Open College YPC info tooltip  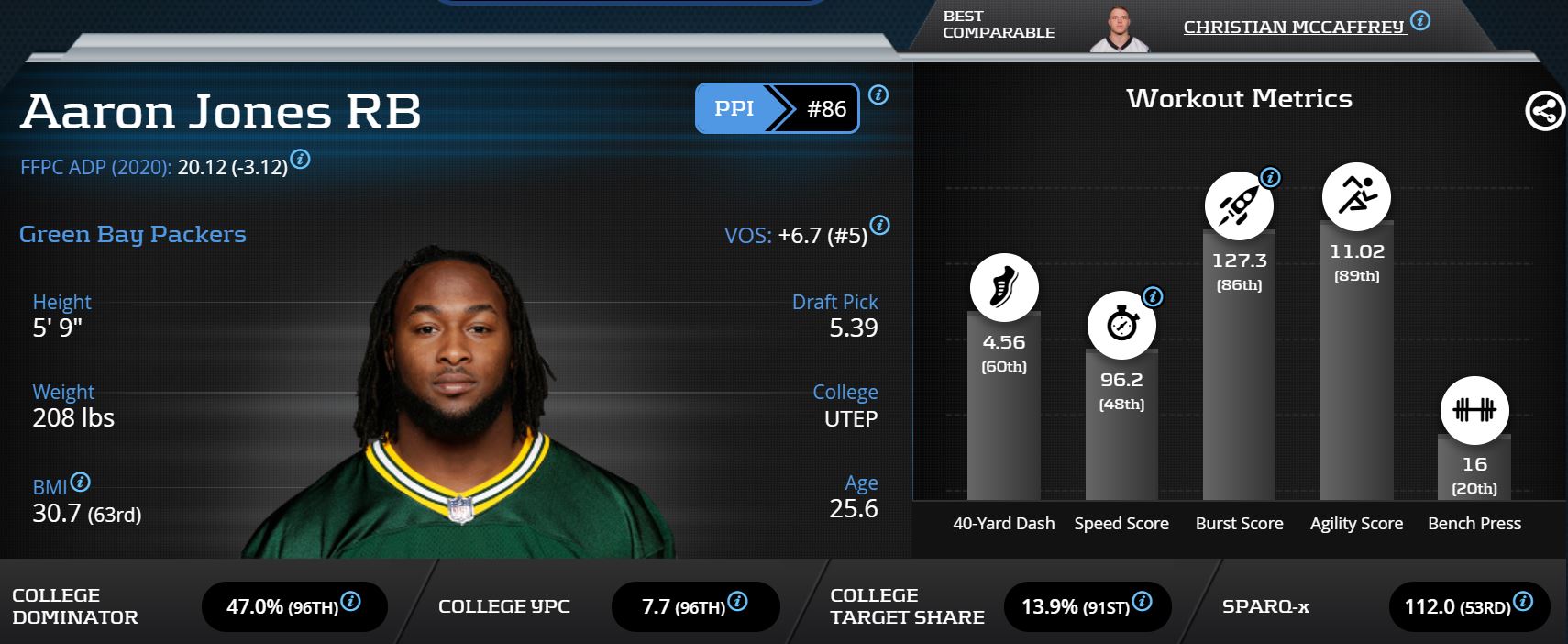point(737,602)
